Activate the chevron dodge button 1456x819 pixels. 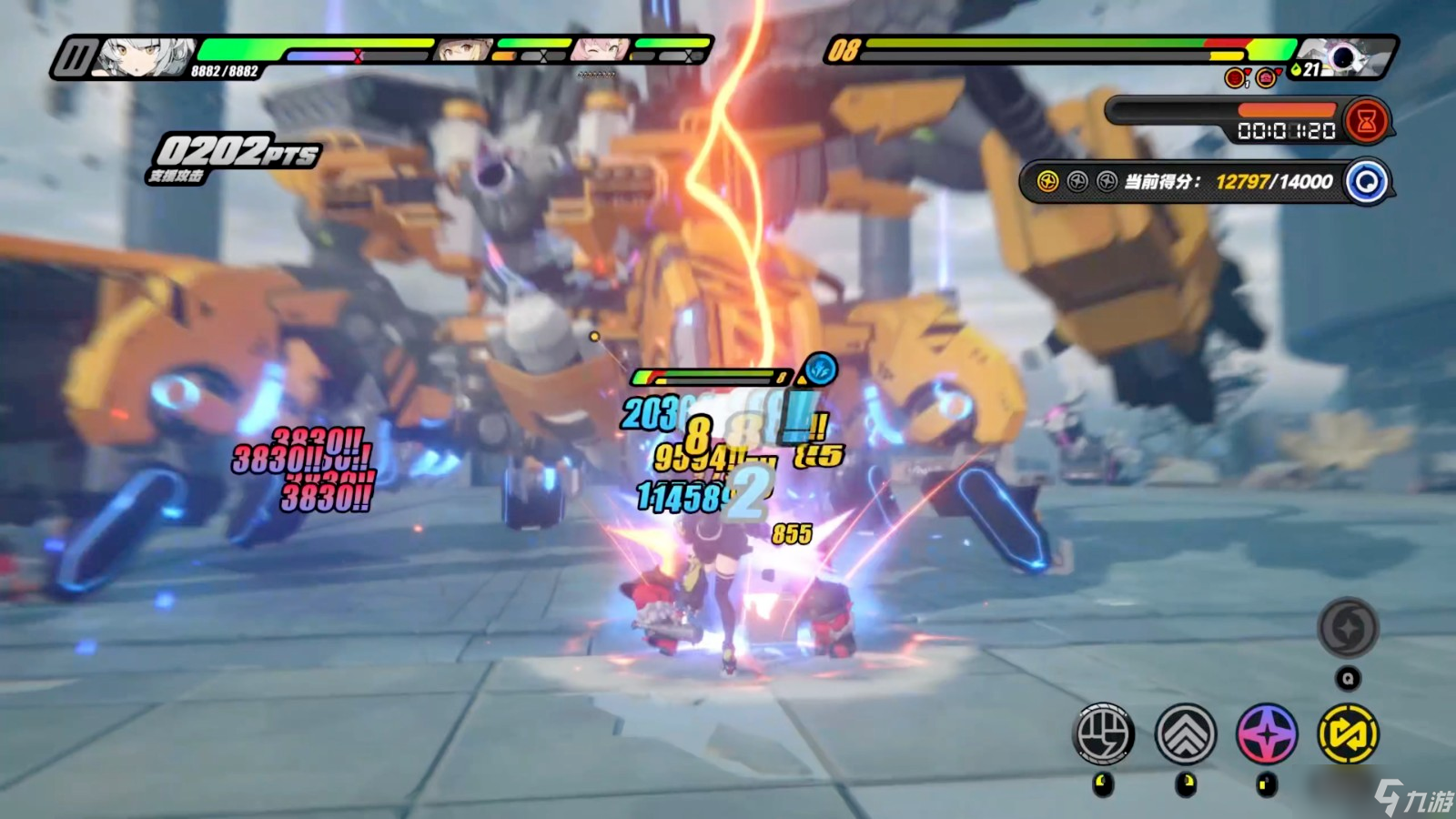[x=1185, y=733]
